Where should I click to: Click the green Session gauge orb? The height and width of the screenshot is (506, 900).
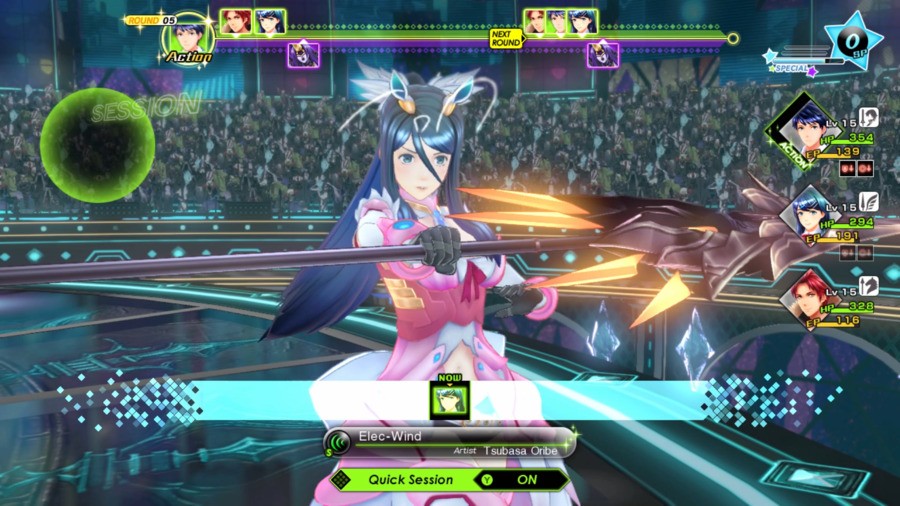pos(97,145)
